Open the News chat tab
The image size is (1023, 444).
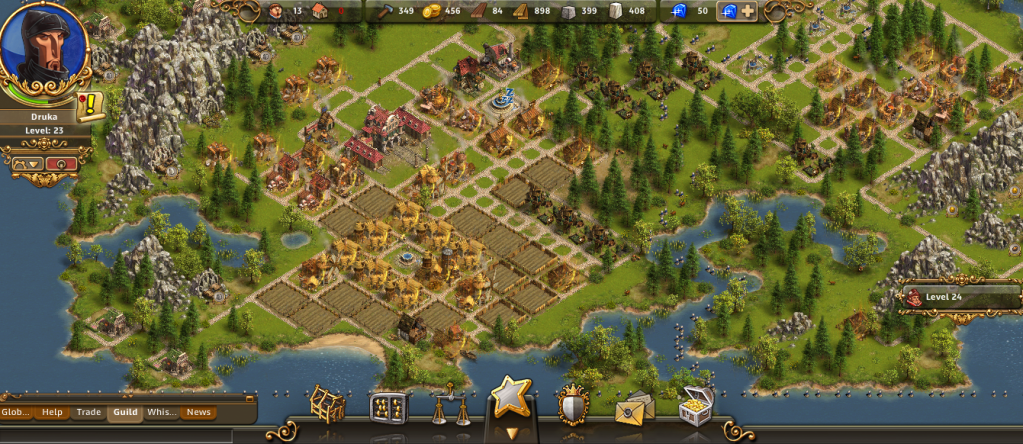coord(198,412)
